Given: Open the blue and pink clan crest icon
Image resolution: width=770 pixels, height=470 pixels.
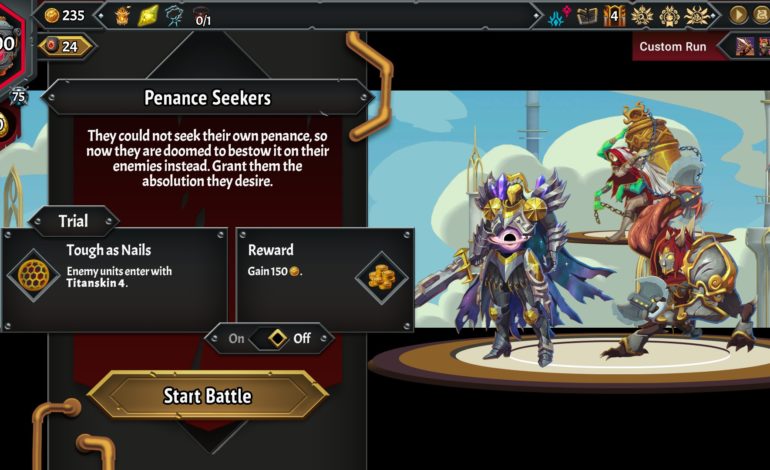Looking at the screenshot, I should 559,15.
